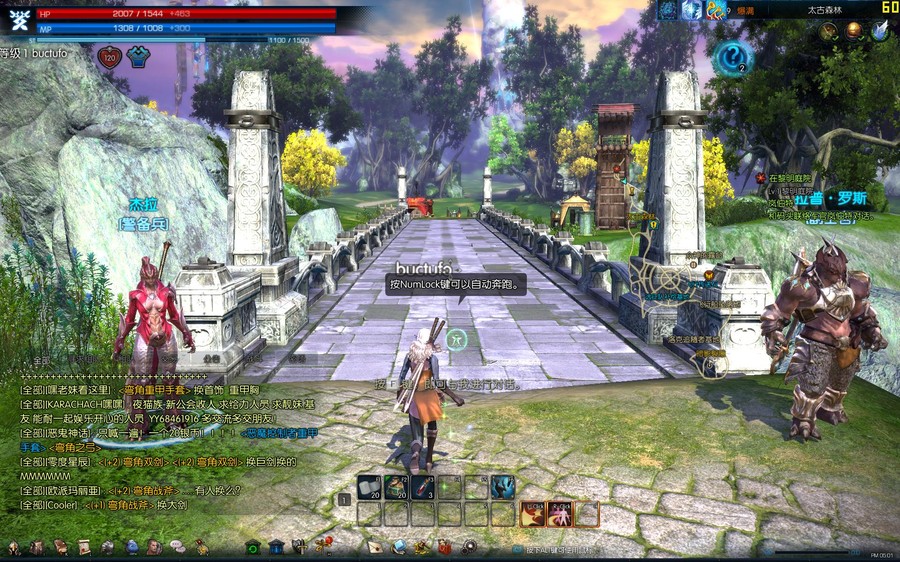Open the face portrait icon in the menu bar

[154, 547]
